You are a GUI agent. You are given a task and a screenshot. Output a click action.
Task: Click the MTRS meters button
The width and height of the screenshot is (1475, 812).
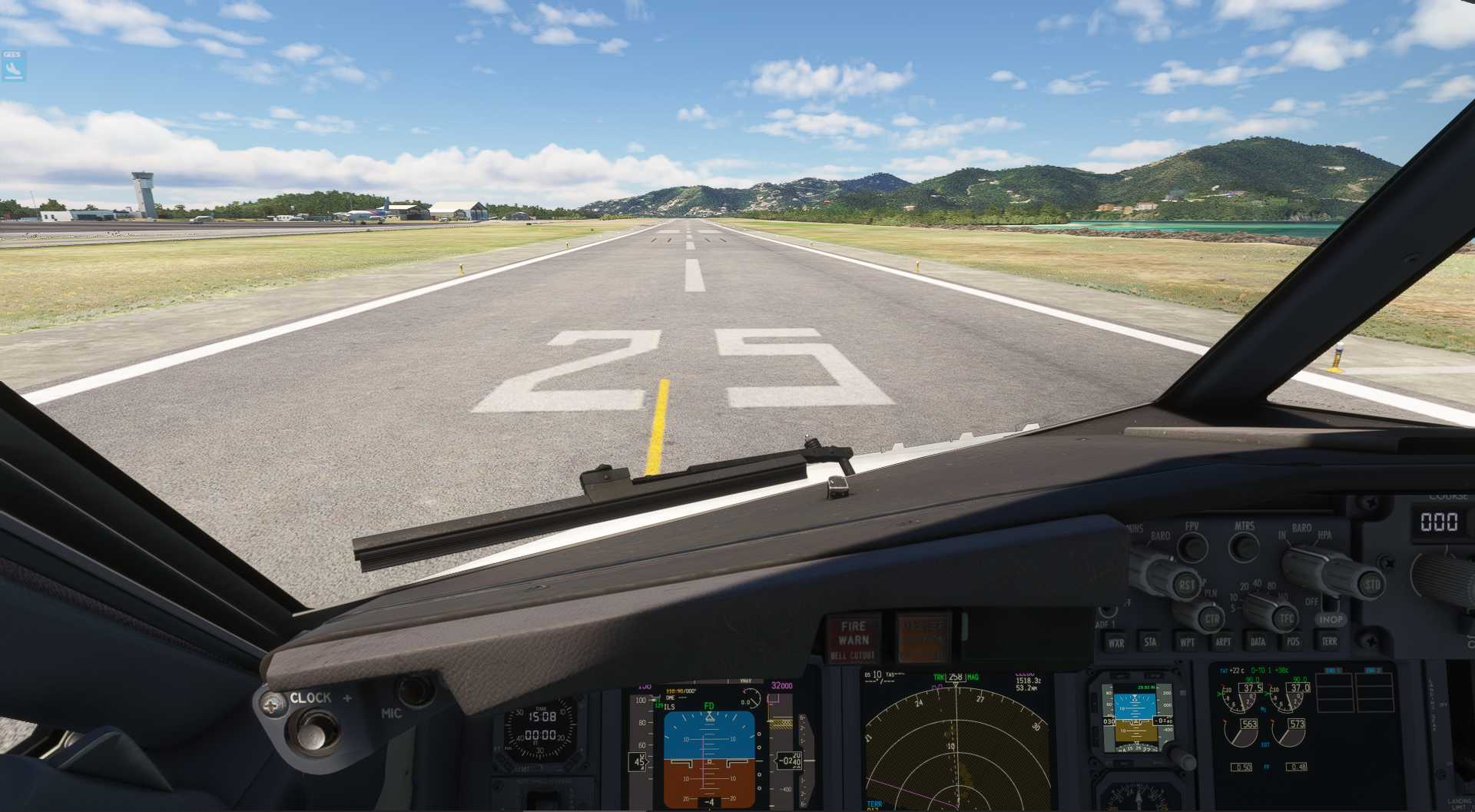(x=1244, y=546)
